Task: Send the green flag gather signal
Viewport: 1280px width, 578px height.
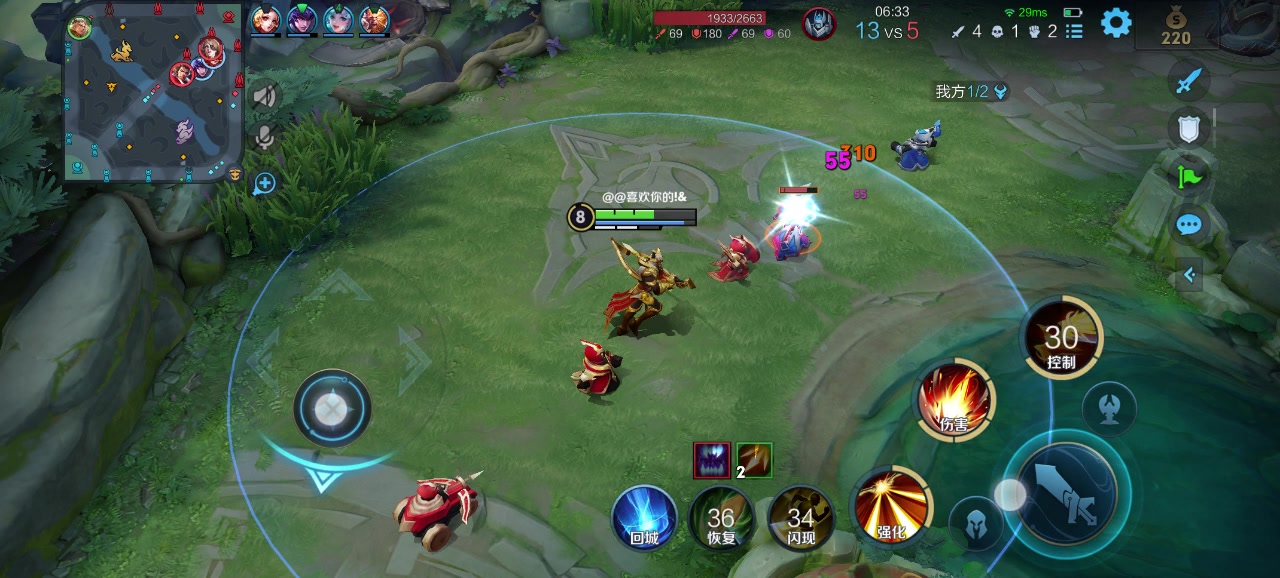Action: point(1188,177)
